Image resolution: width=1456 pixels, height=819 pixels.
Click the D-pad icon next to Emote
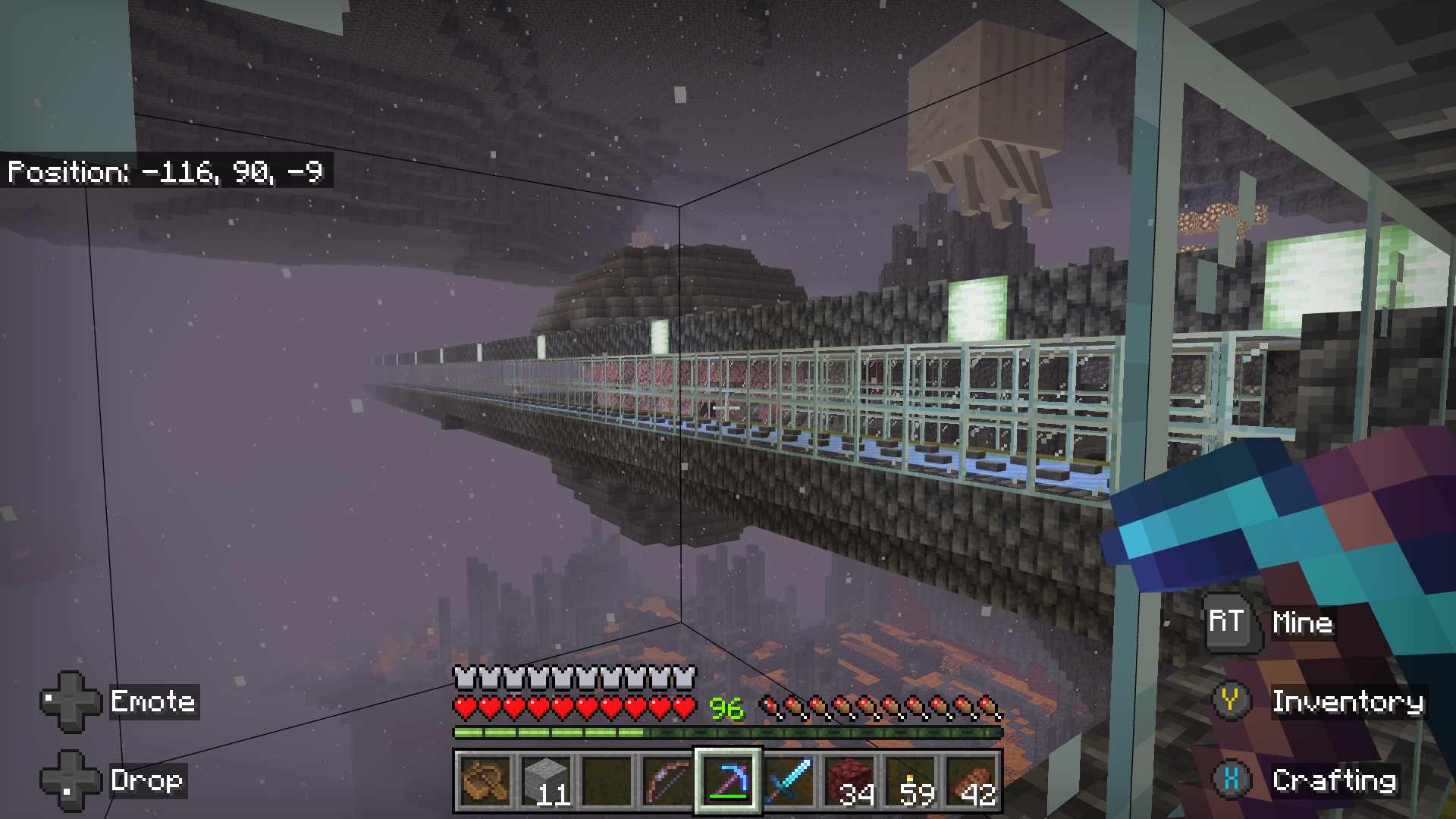[x=72, y=701]
